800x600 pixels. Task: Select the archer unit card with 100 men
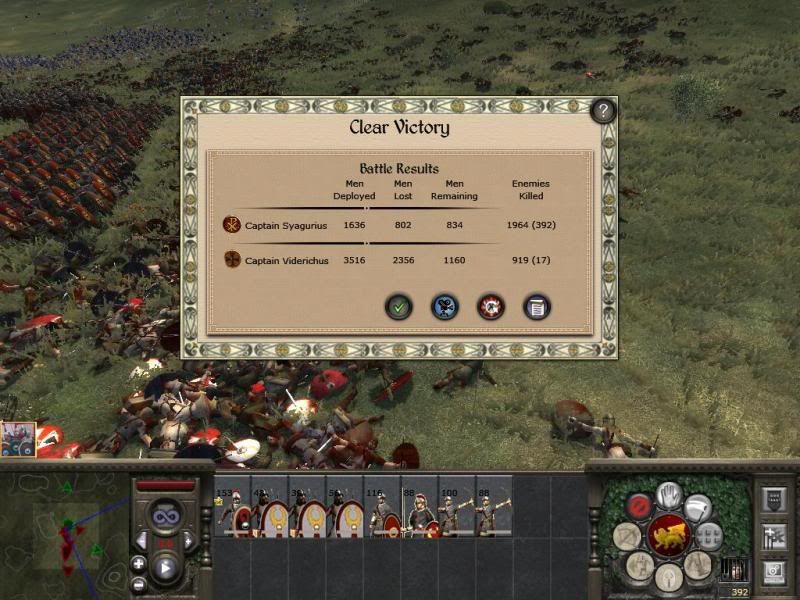tap(456, 507)
